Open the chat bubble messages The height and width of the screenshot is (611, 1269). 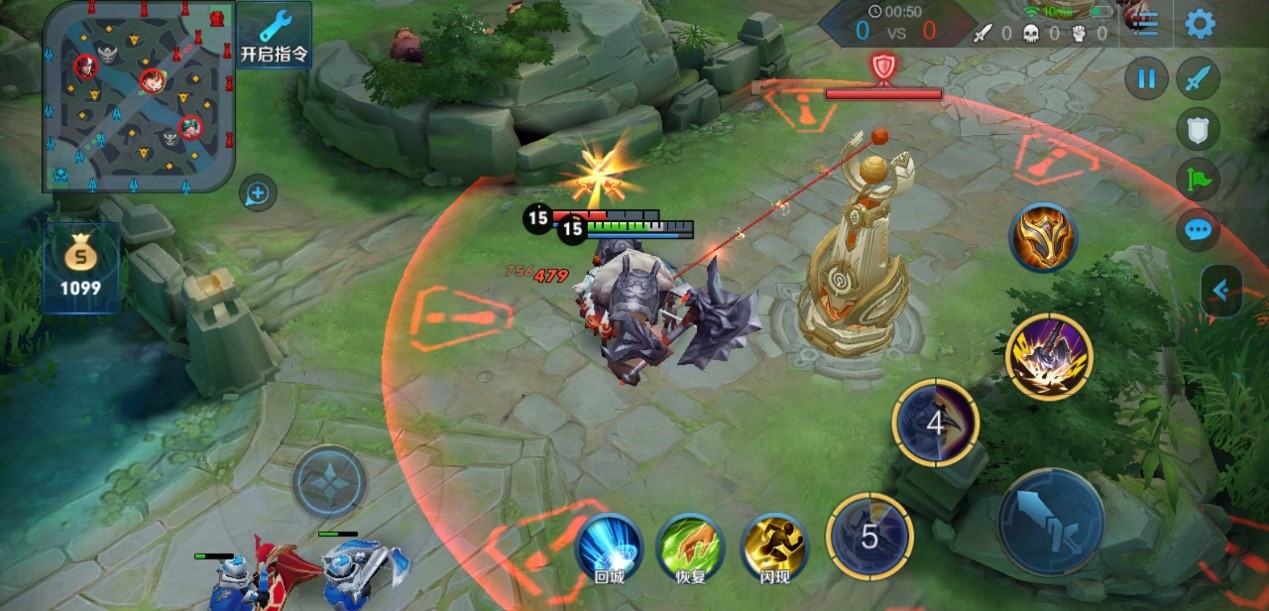point(1197,231)
